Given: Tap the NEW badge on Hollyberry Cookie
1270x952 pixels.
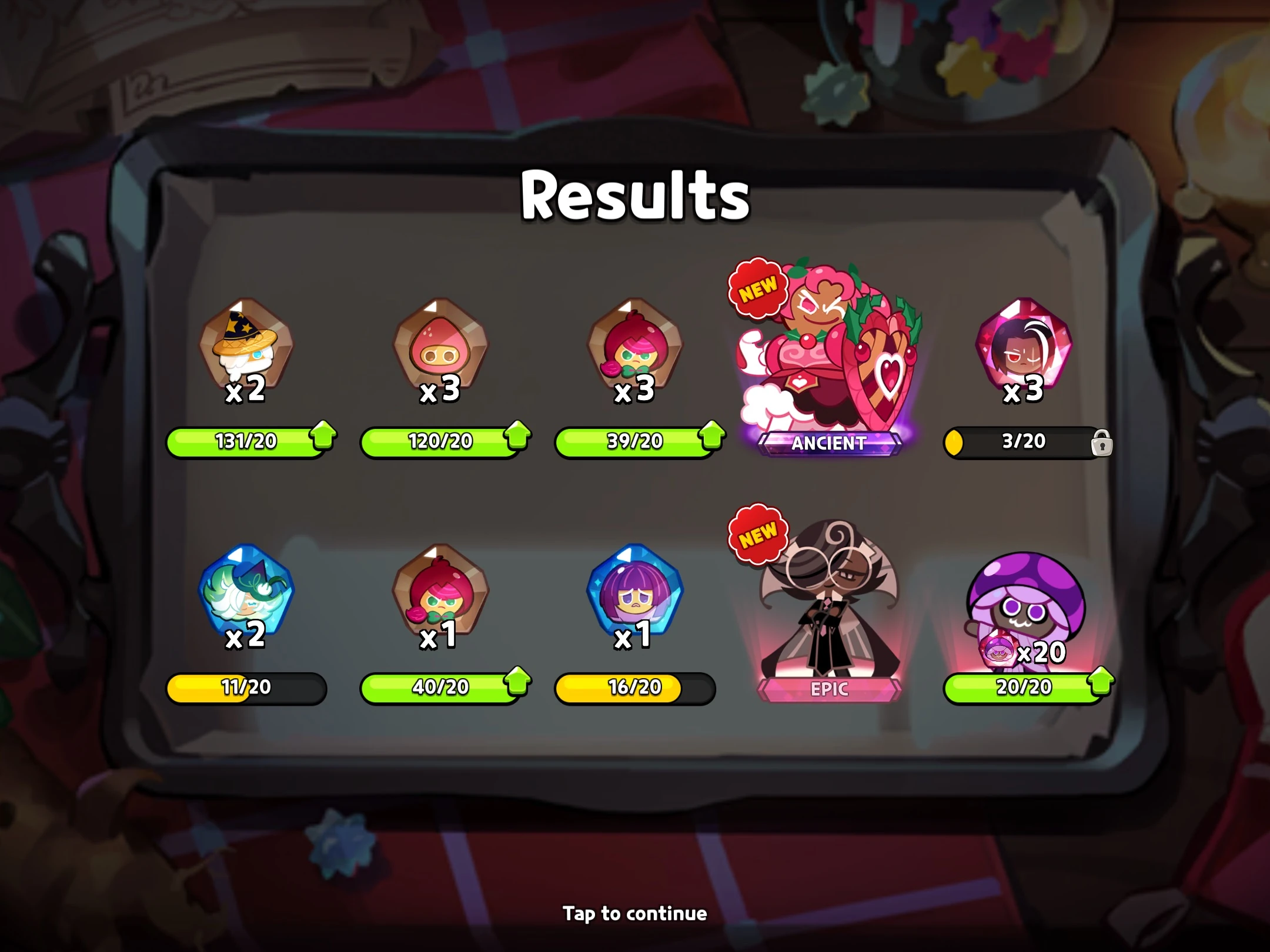Looking at the screenshot, I should [x=760, y=286].
